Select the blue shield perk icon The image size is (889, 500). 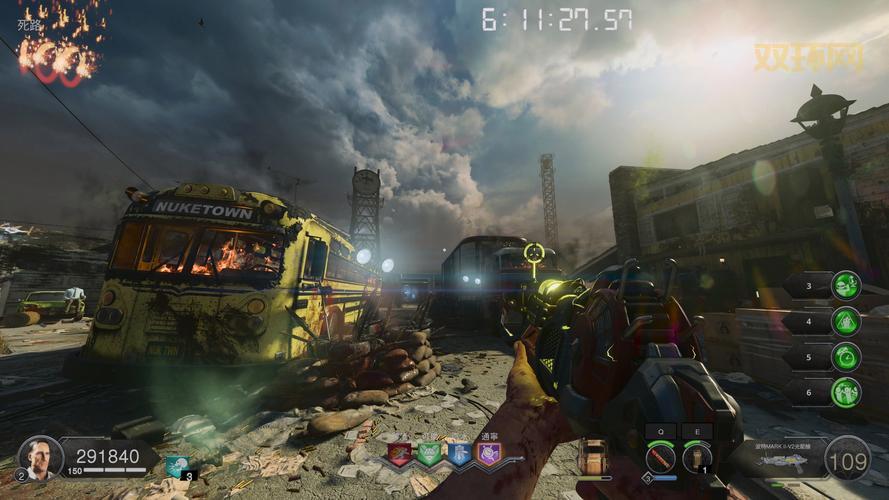click(x=458, y=454)
